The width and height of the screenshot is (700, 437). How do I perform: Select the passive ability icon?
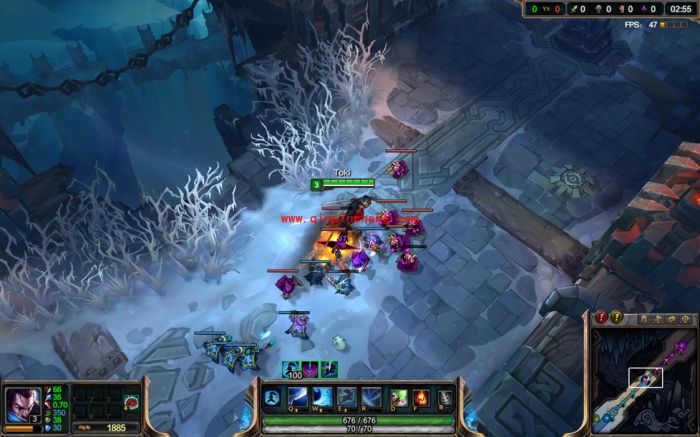coord(270,399)
